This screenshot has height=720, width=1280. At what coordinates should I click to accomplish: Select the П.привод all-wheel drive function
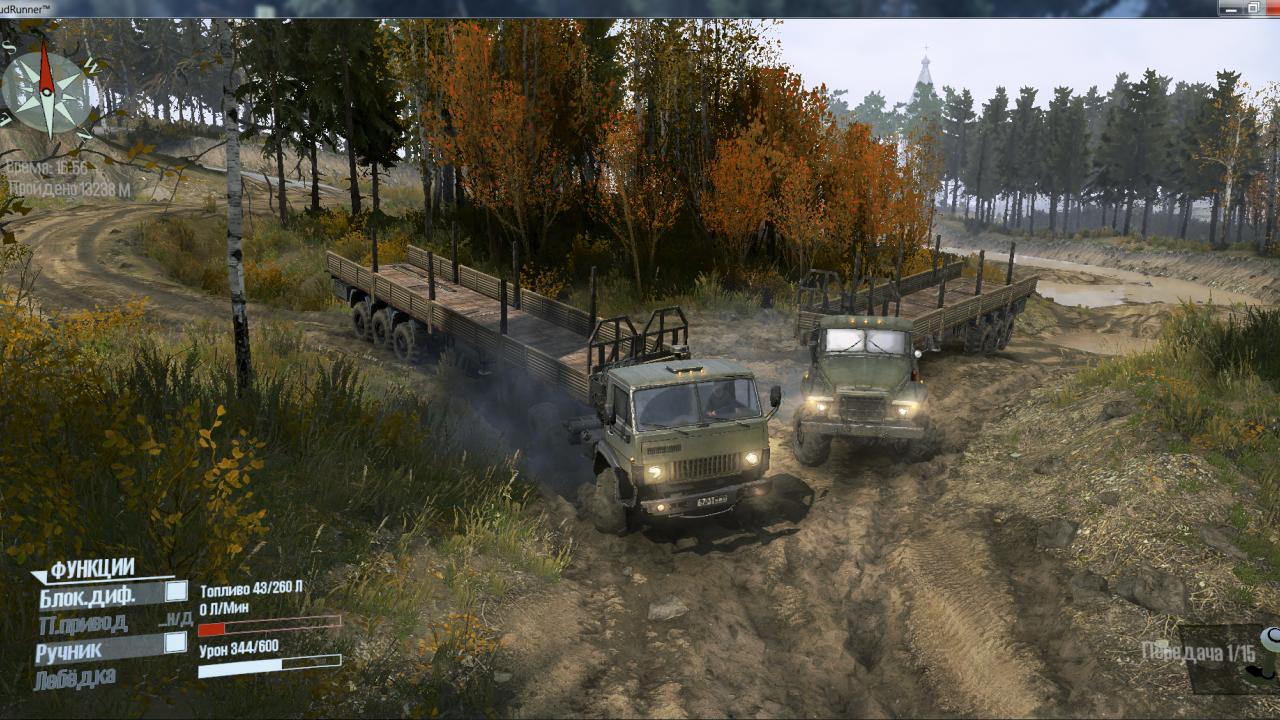(x=83, y=624)
